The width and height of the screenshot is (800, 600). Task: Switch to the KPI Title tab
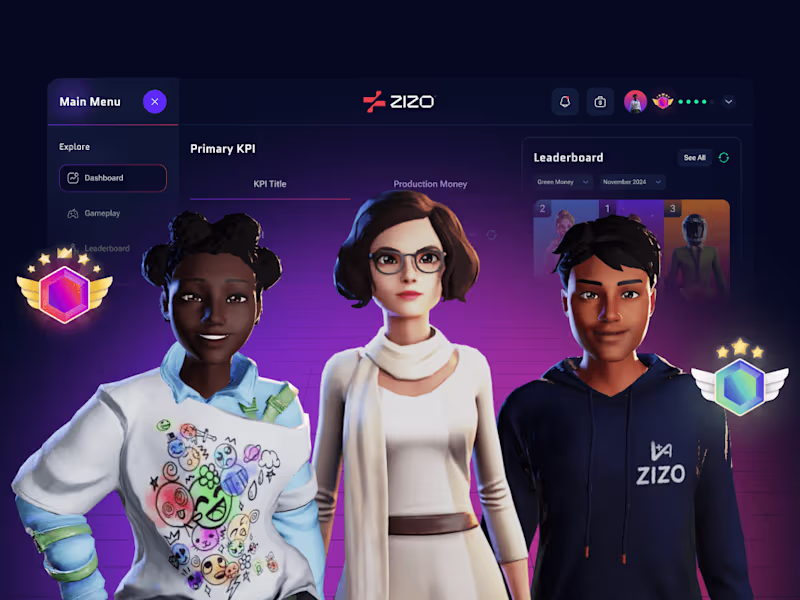point(270,184)
